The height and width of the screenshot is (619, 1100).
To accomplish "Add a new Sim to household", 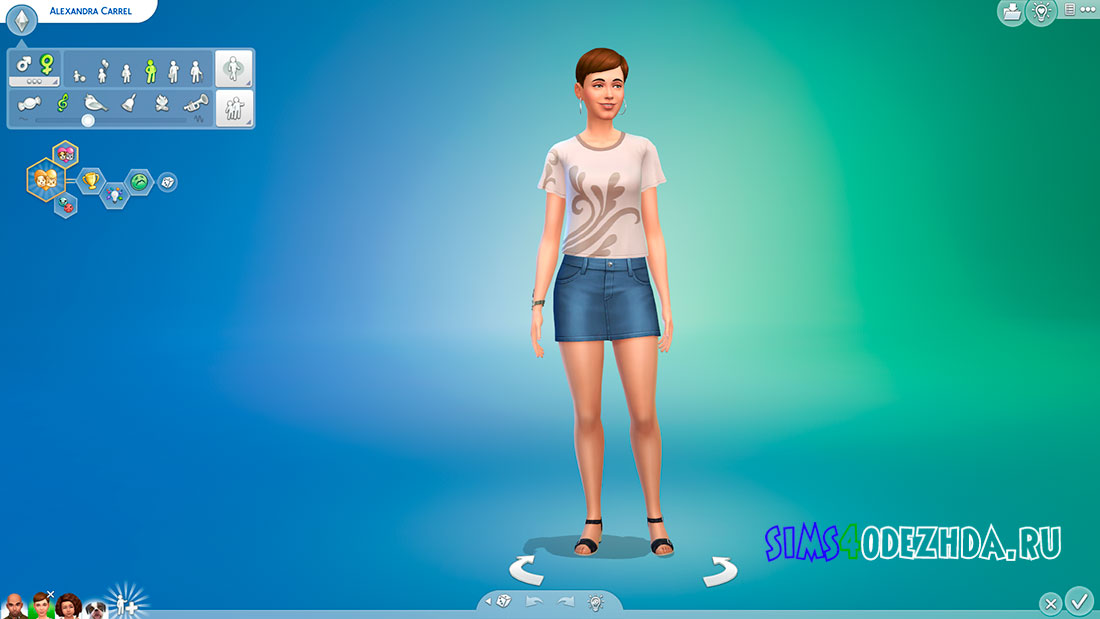I will tap(128, 603).
